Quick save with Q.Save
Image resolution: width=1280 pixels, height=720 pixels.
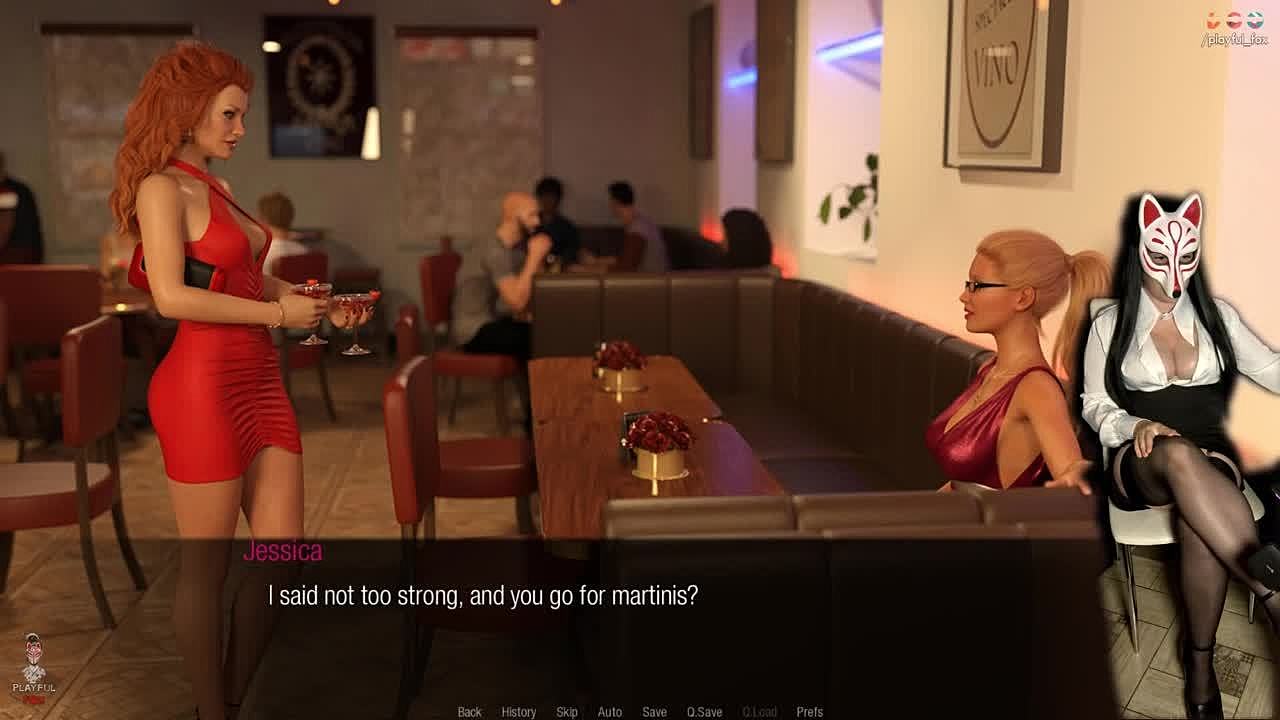(x=704, y=712)
